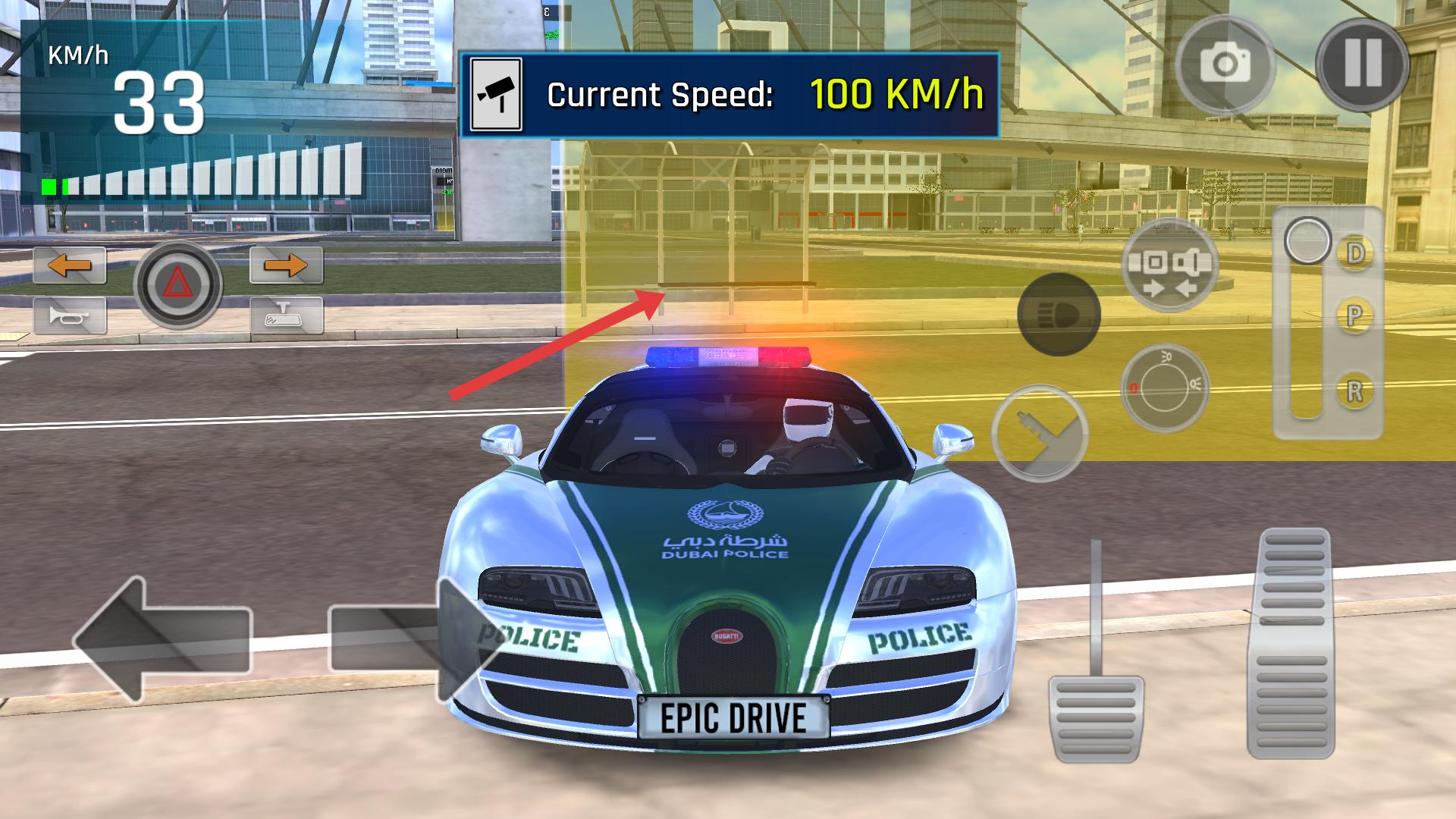
Task: Toggle the headlight beam button
Action: [x=1059, y=314]
